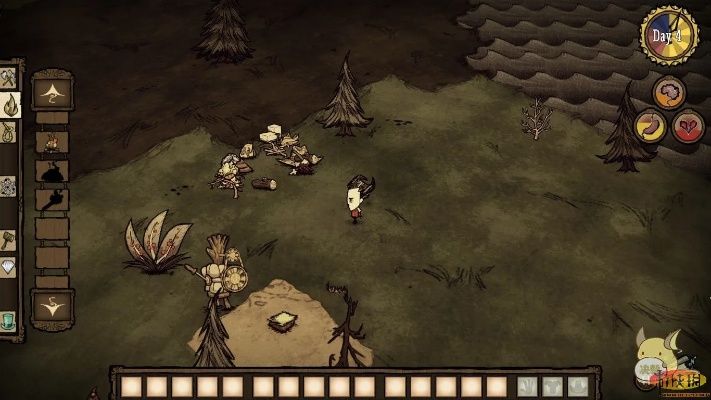This screenshot has width=711, height=400.
Task: Open the Tools crafting tab
Action: [8, 77]
